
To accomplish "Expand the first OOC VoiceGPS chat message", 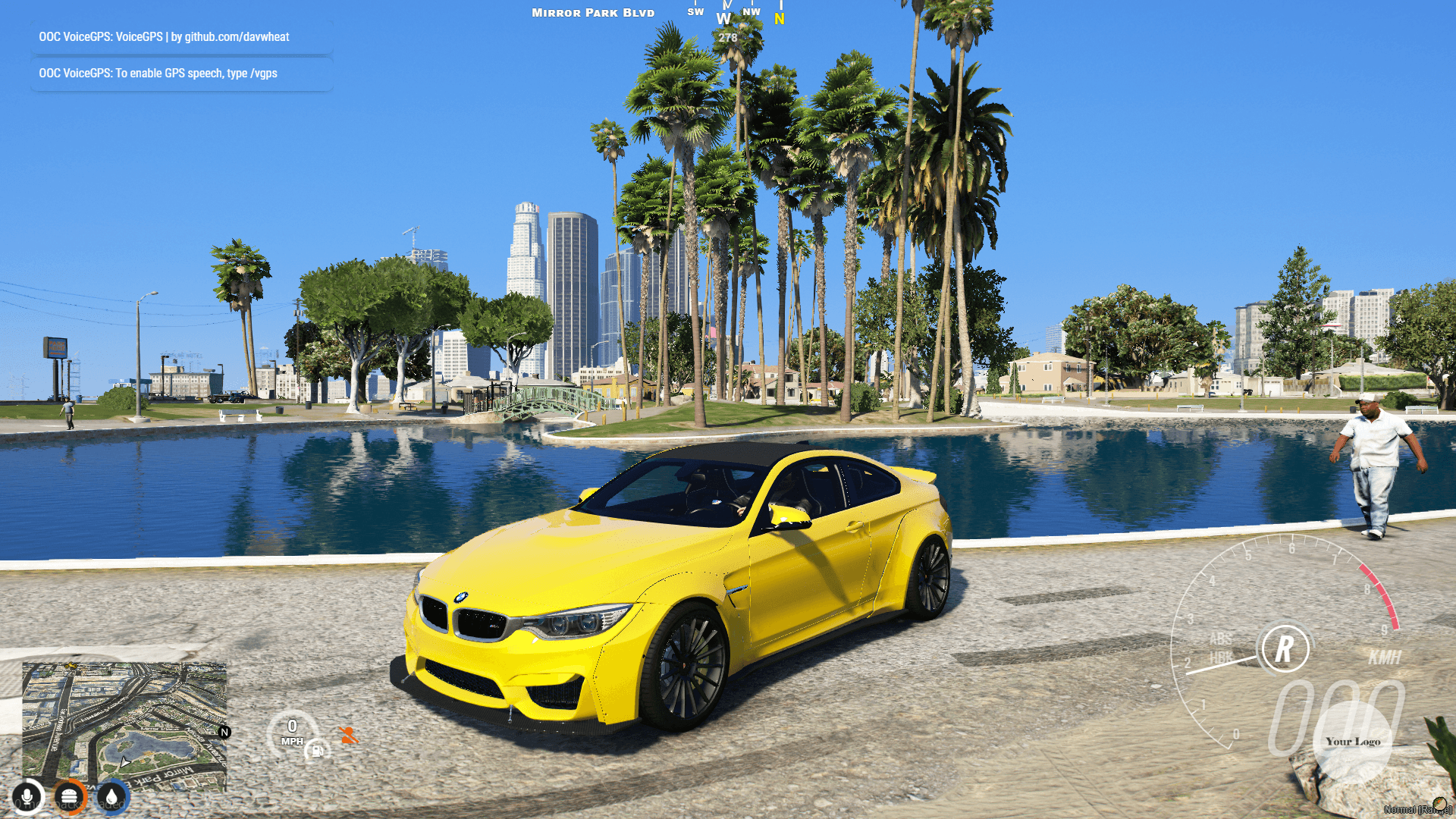I will [180, 36].
